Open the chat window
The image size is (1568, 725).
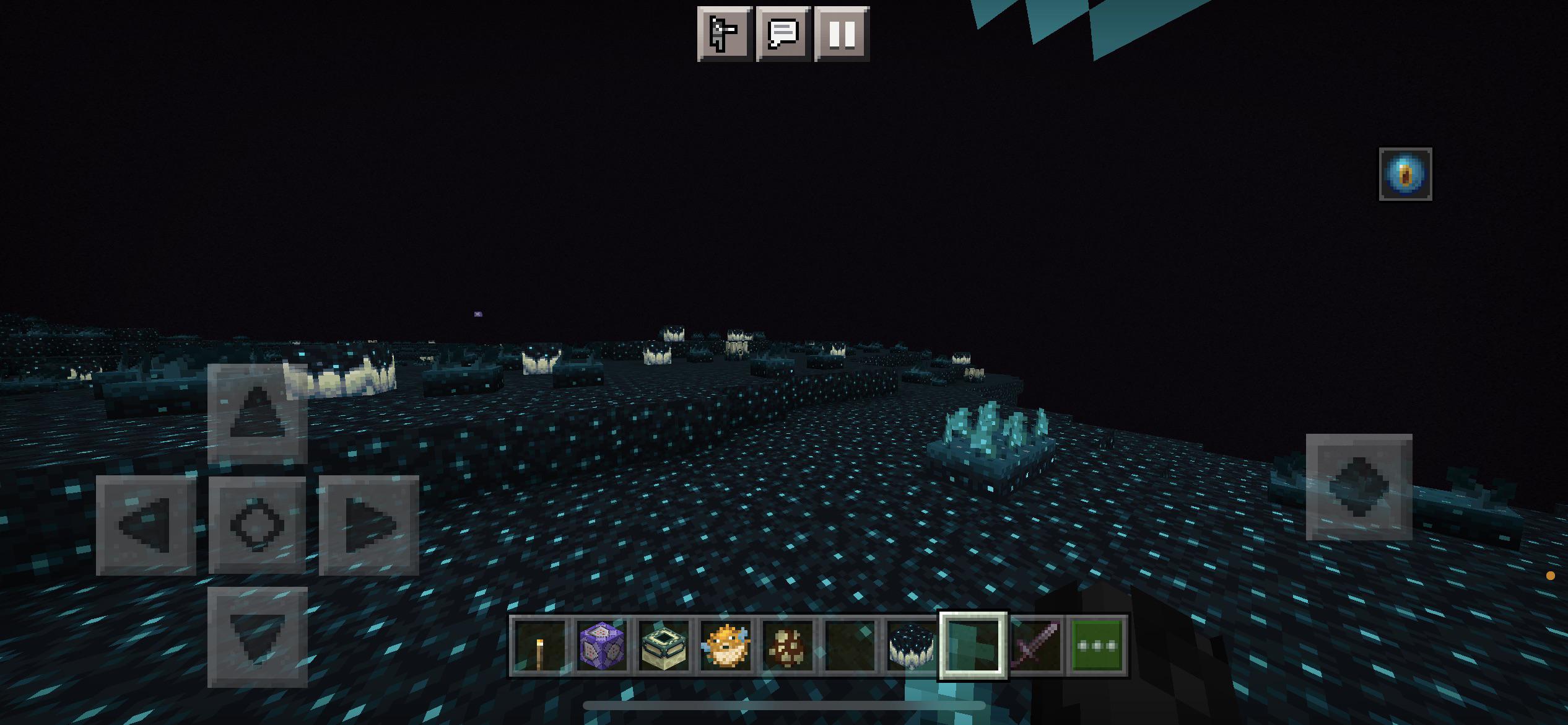[x=784, y=34]
